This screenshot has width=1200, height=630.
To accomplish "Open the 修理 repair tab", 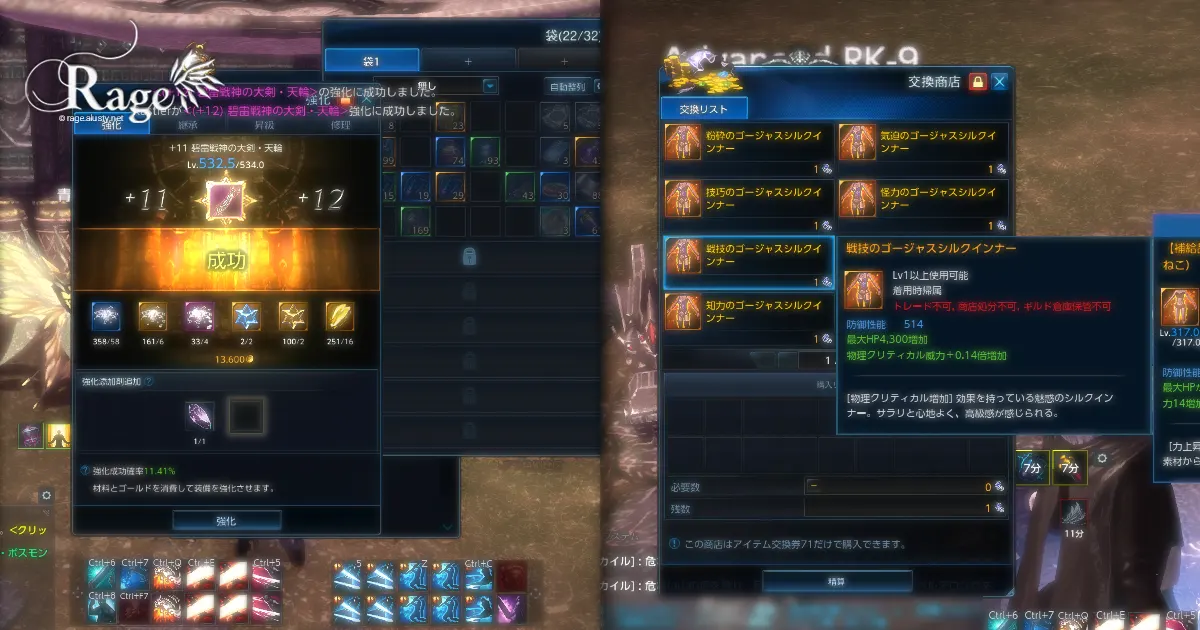I will 341,125.
